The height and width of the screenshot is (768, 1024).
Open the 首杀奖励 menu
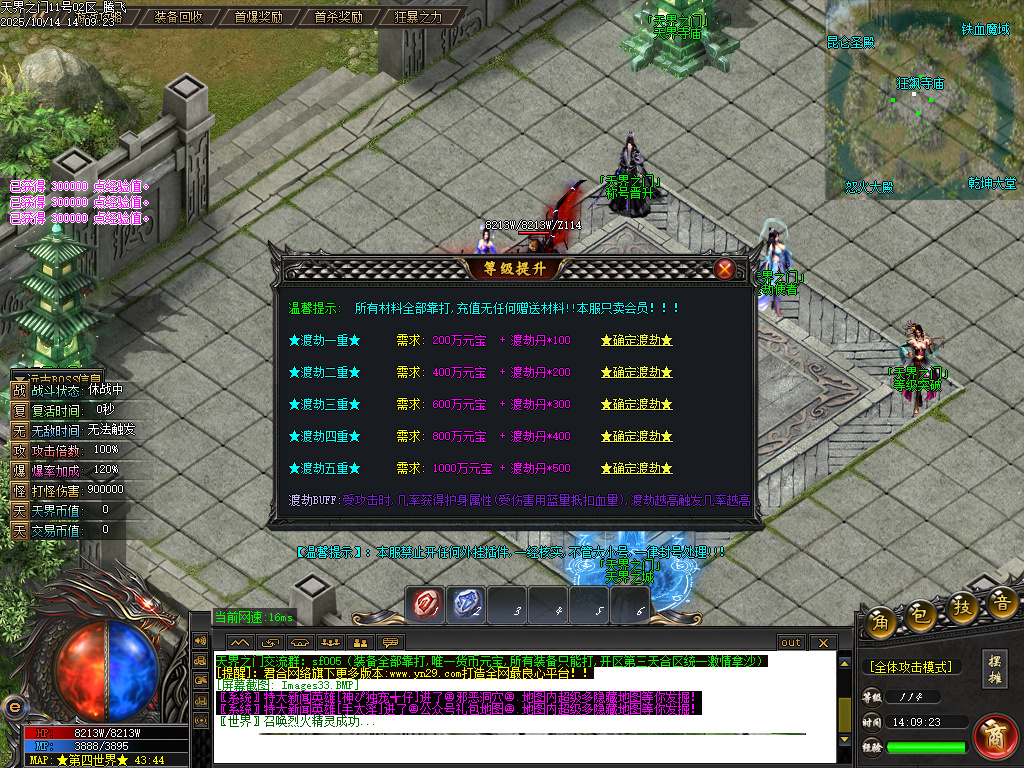click(338, 17)
